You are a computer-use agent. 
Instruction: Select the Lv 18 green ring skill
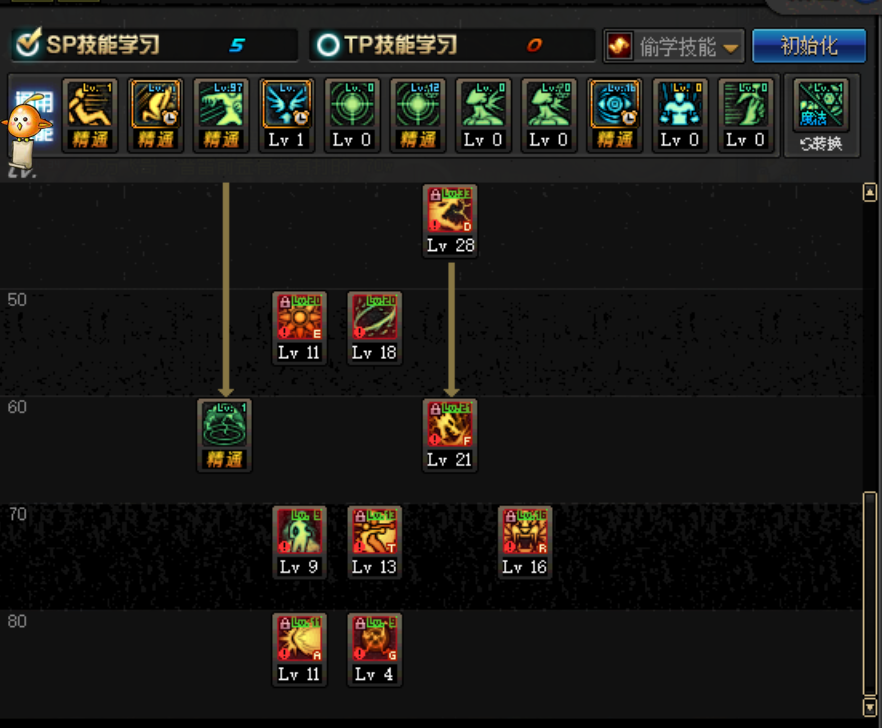374,319
